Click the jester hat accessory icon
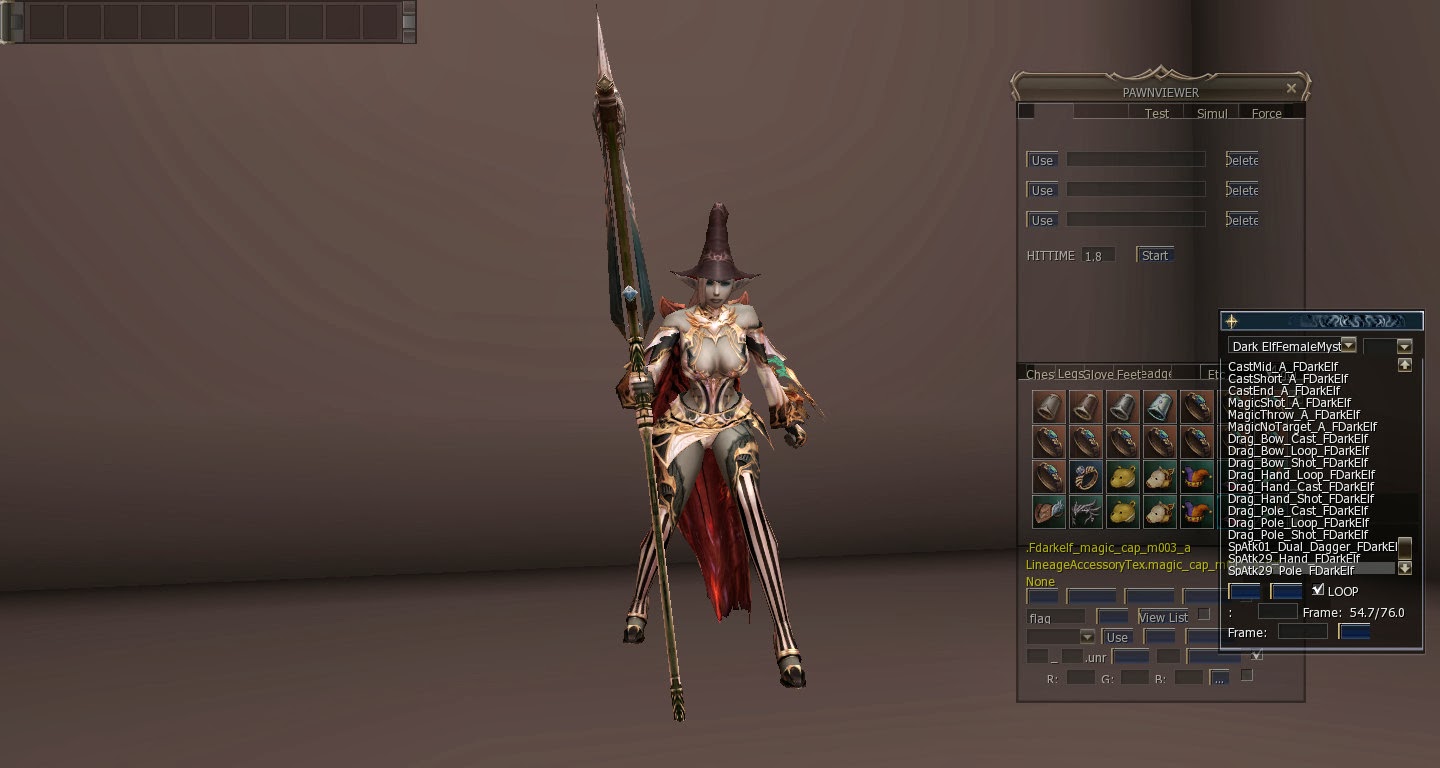 (1196, 477)
